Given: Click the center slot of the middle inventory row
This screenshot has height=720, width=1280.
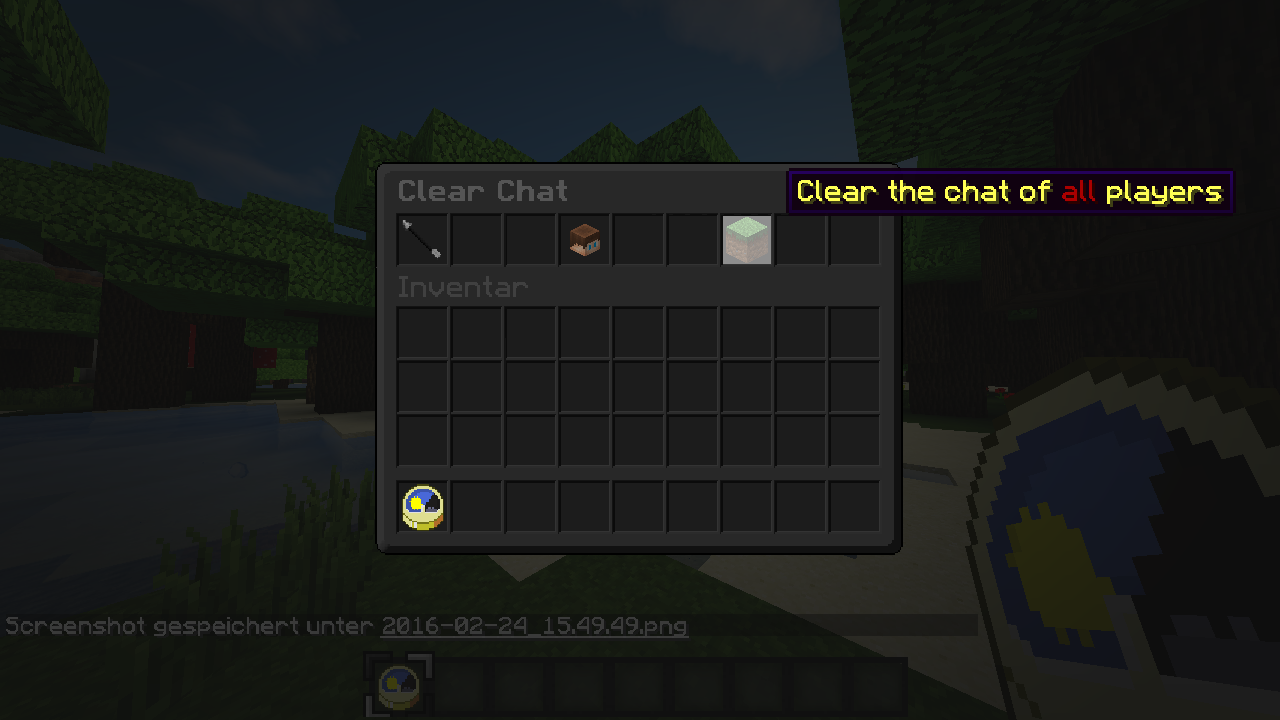Looking at the screenshot, I should point(638,386).
